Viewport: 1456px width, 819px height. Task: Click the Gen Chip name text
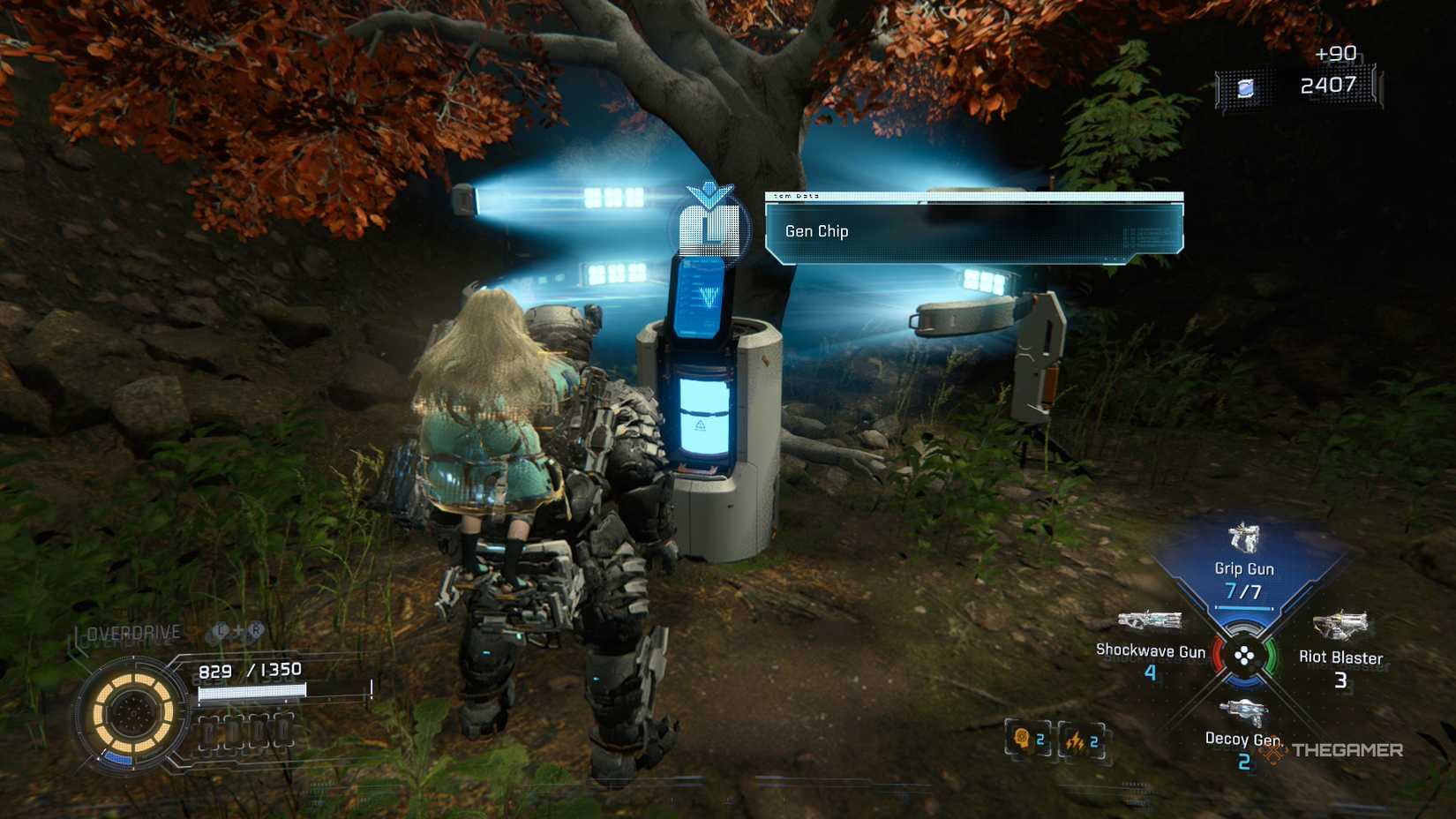click(816, 231)
